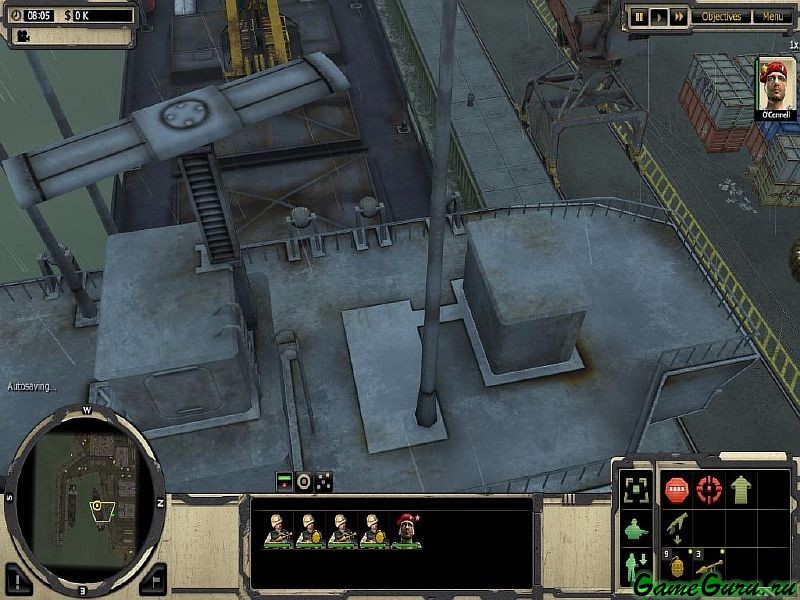Open the Objectives panel
This screenshot has width=800, height=600.
(721, 16)
